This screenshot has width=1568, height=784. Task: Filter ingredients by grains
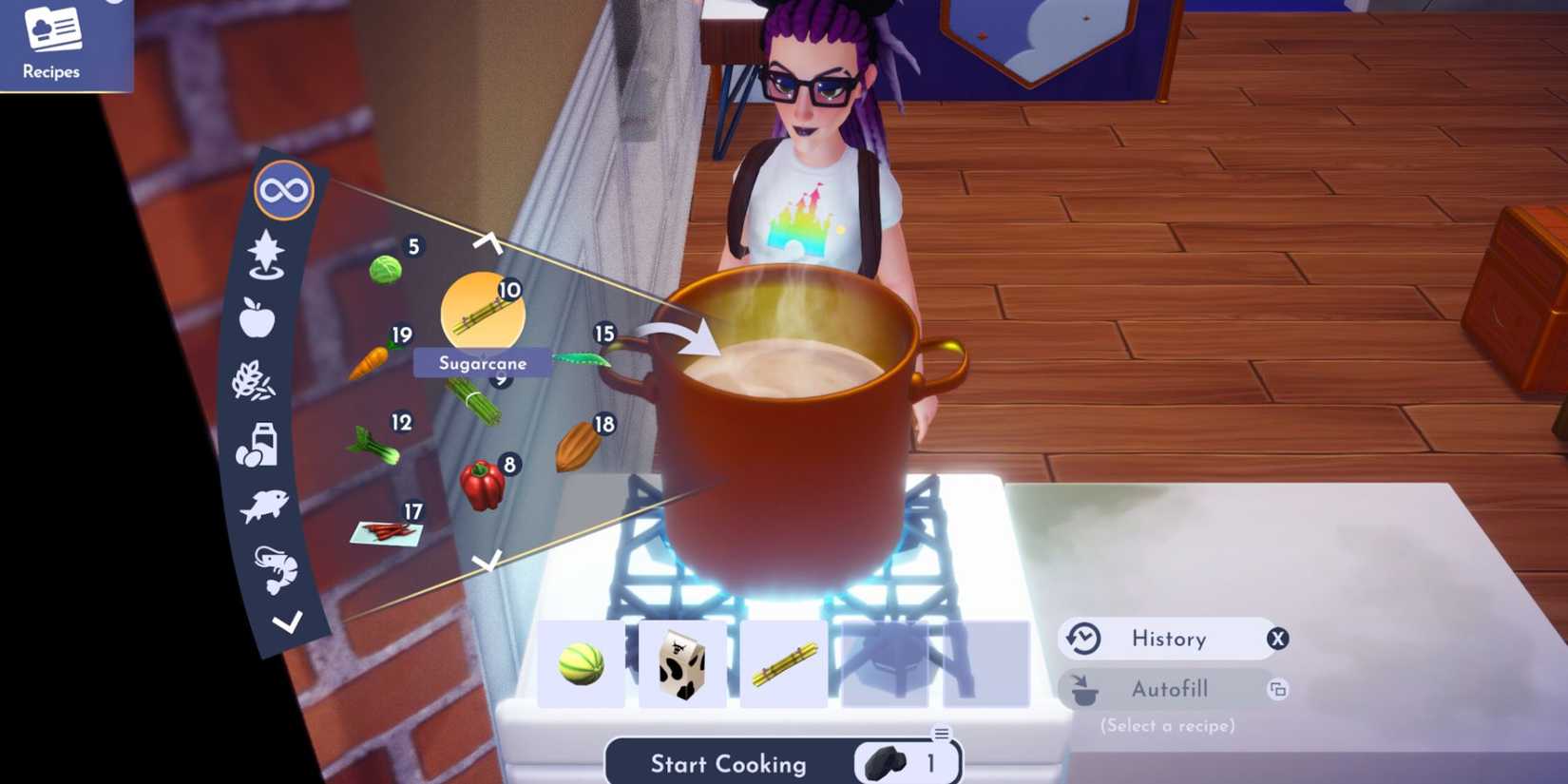coord(257,380)
